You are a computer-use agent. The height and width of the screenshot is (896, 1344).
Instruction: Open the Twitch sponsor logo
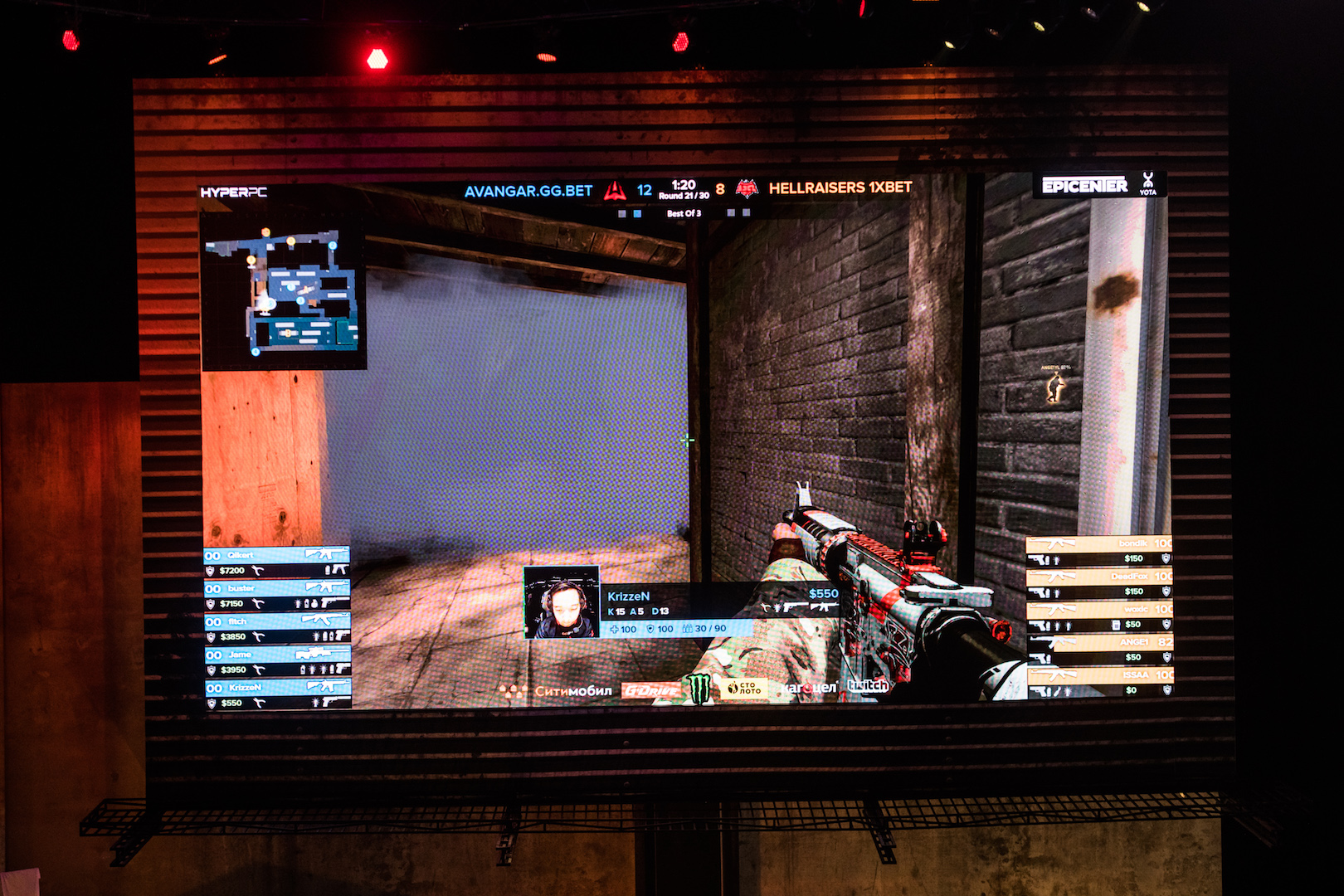(868, 686)
